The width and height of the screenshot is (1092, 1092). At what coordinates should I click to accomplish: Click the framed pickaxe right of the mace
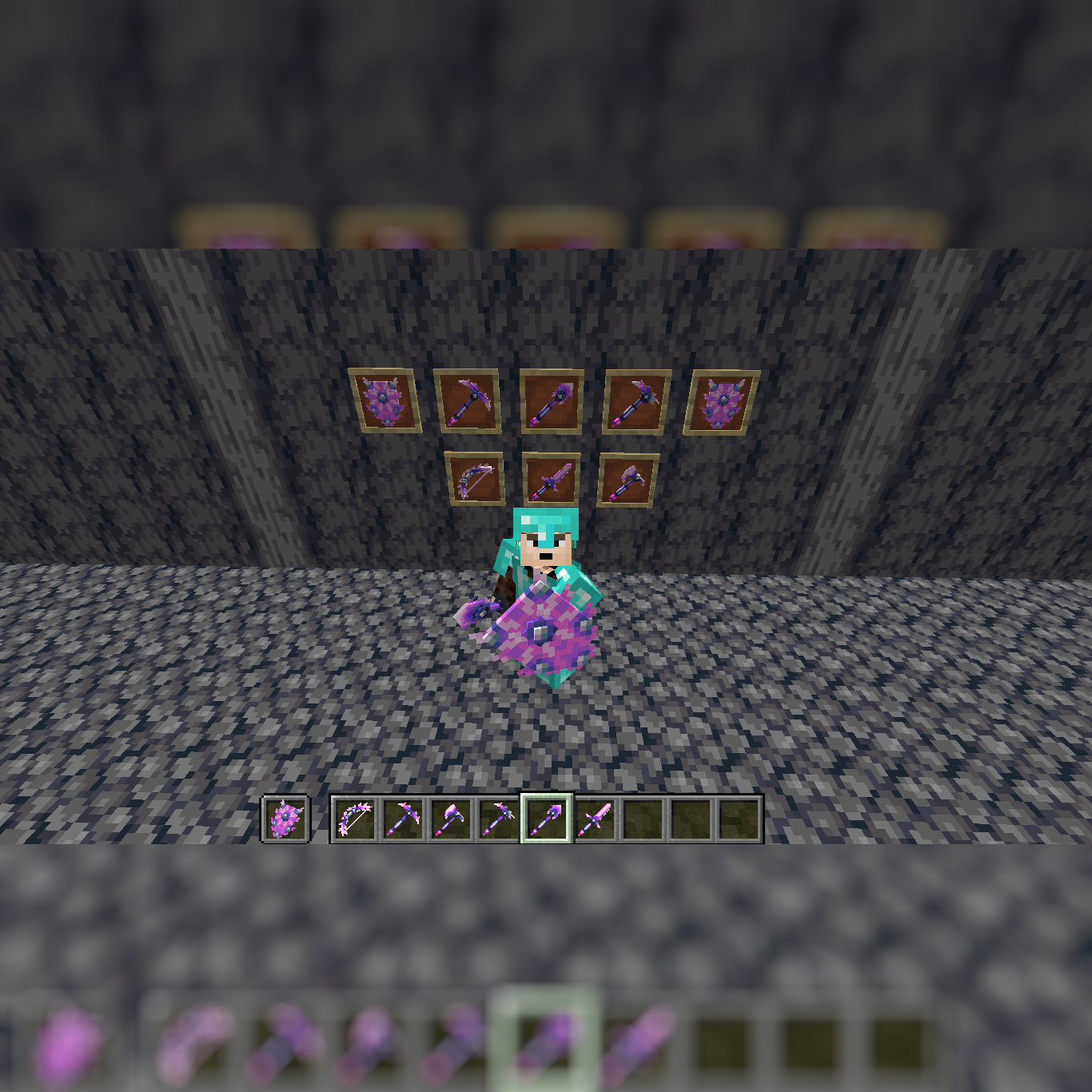point(634,400)
